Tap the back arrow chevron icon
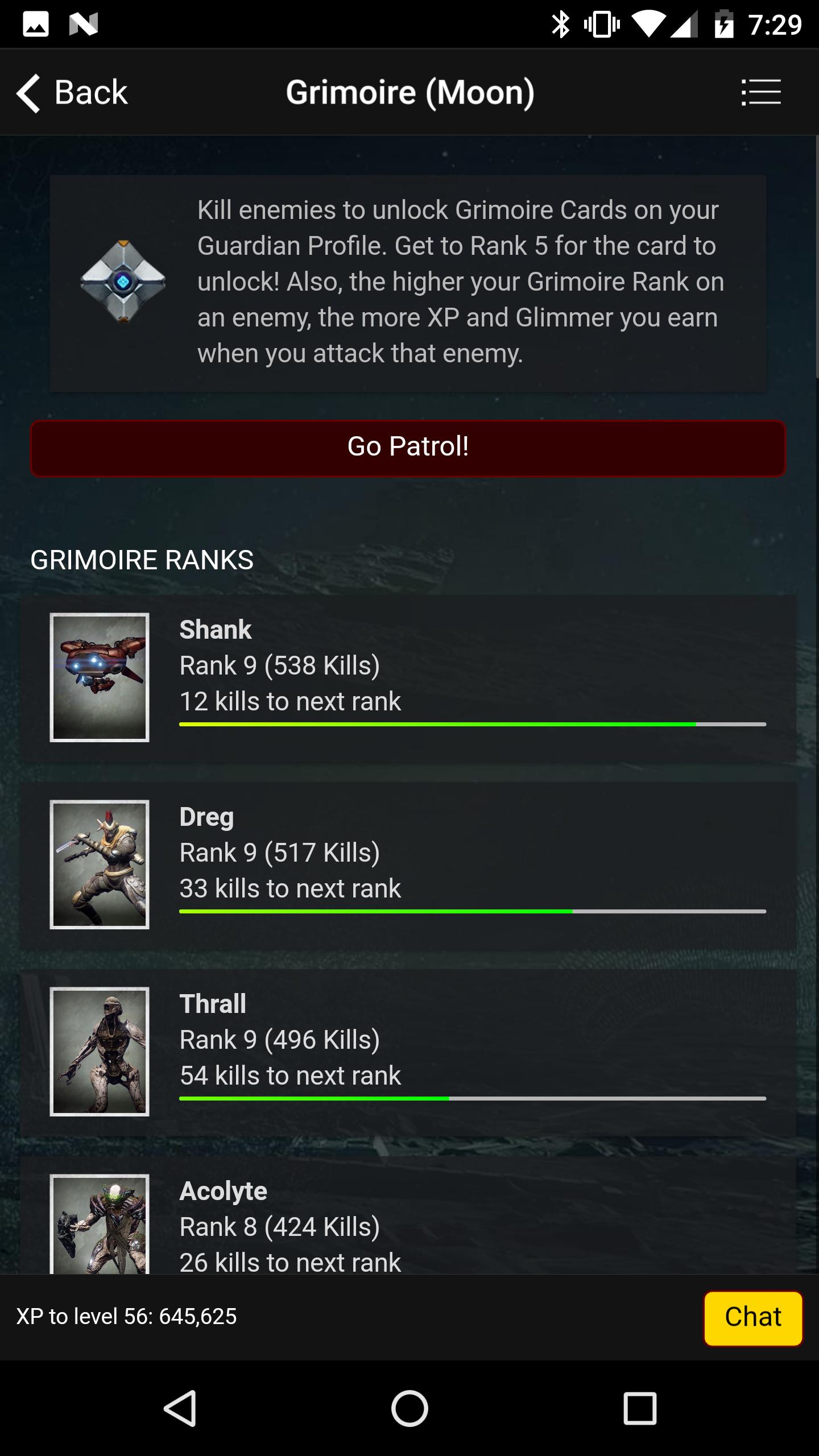This screenshot has height=1456, width=819. 28,92
